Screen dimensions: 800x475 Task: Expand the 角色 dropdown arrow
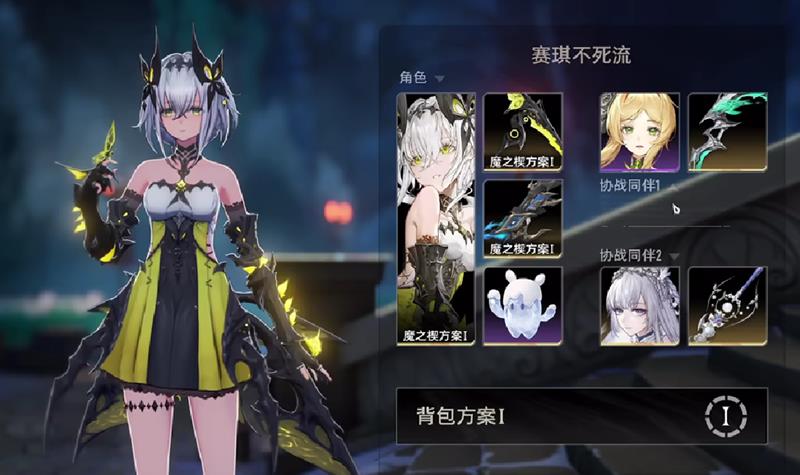click(x=439, y=78)
